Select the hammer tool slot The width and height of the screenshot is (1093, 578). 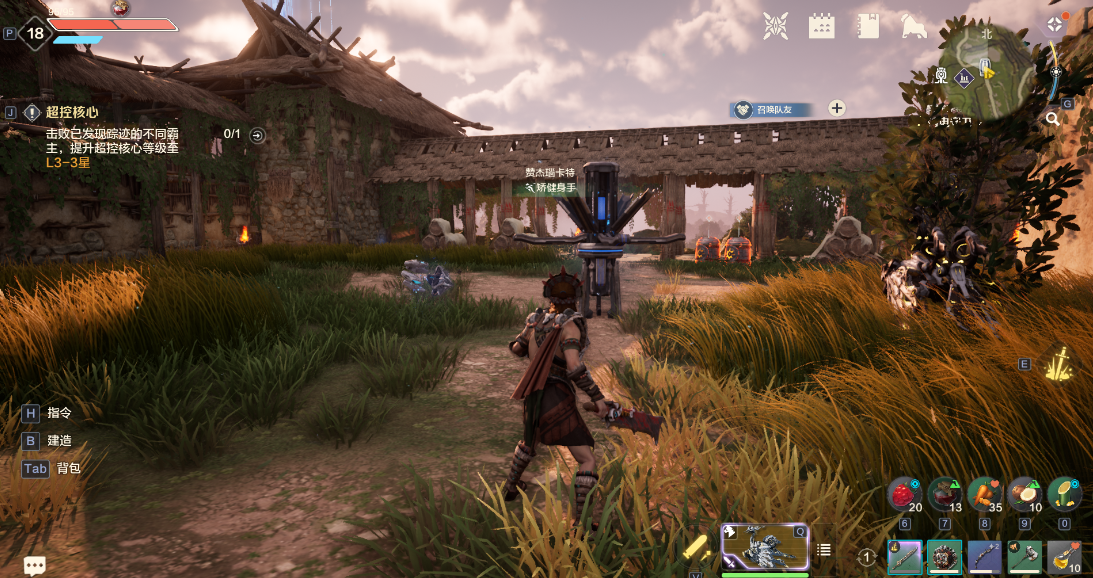pos(1024,557)
